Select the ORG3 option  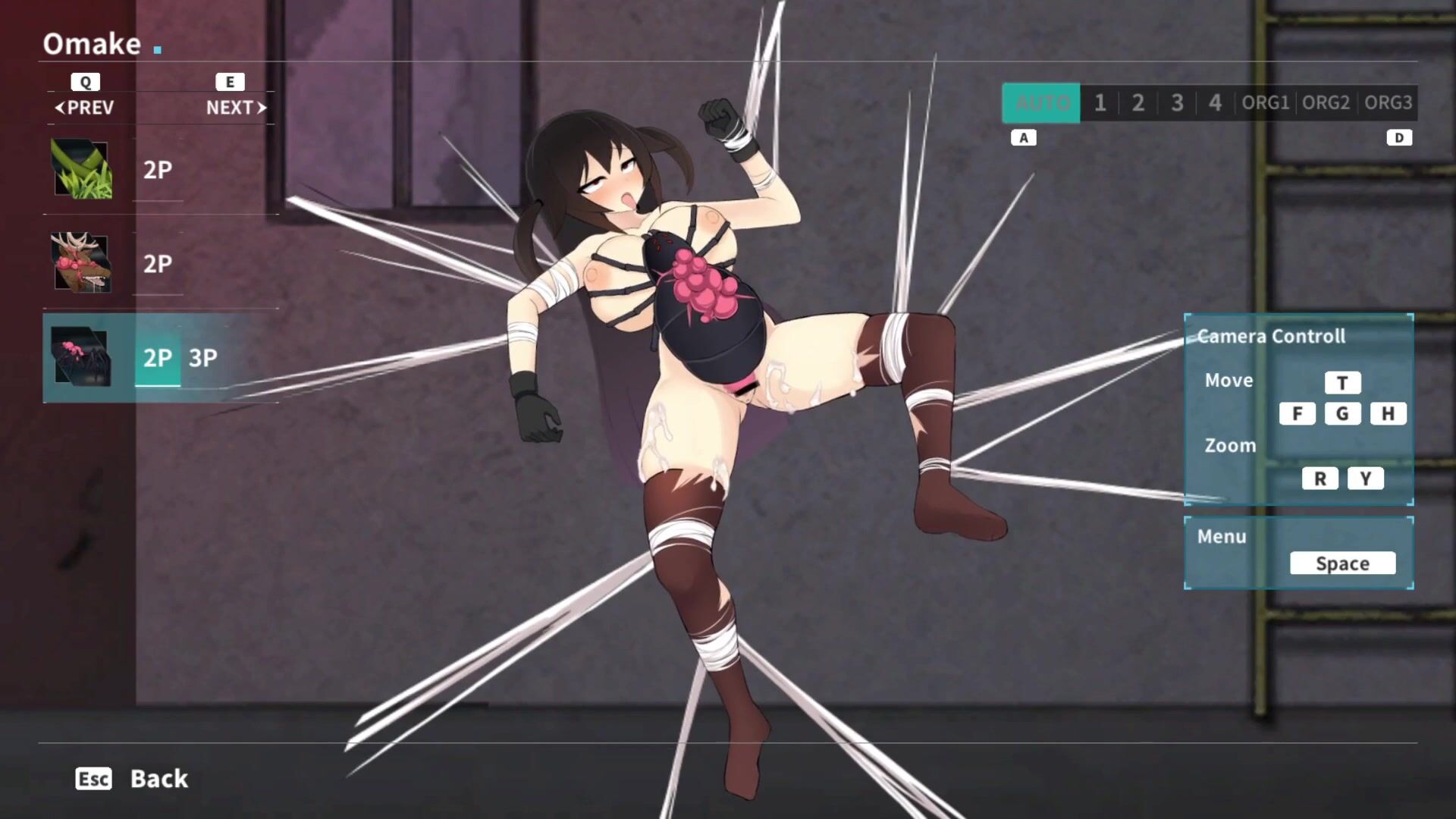coord(1388,103)
